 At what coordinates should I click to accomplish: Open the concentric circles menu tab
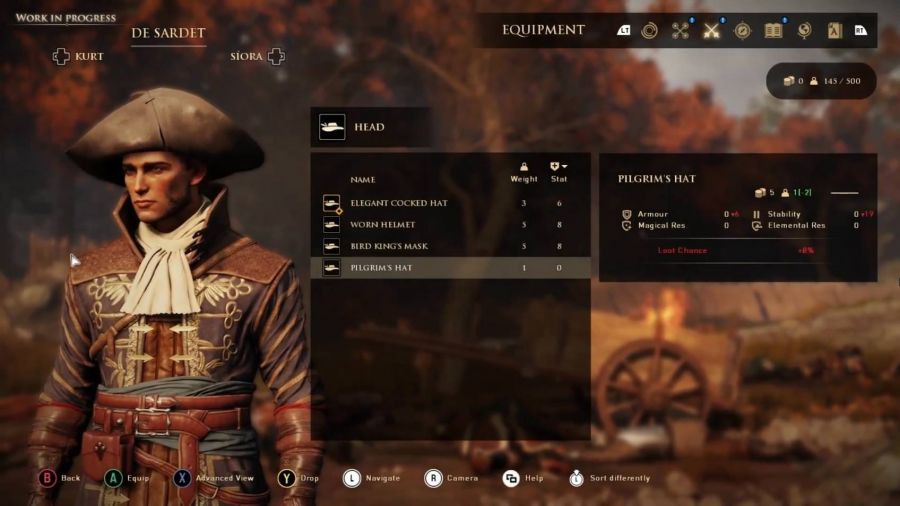(x=650, y=30)
